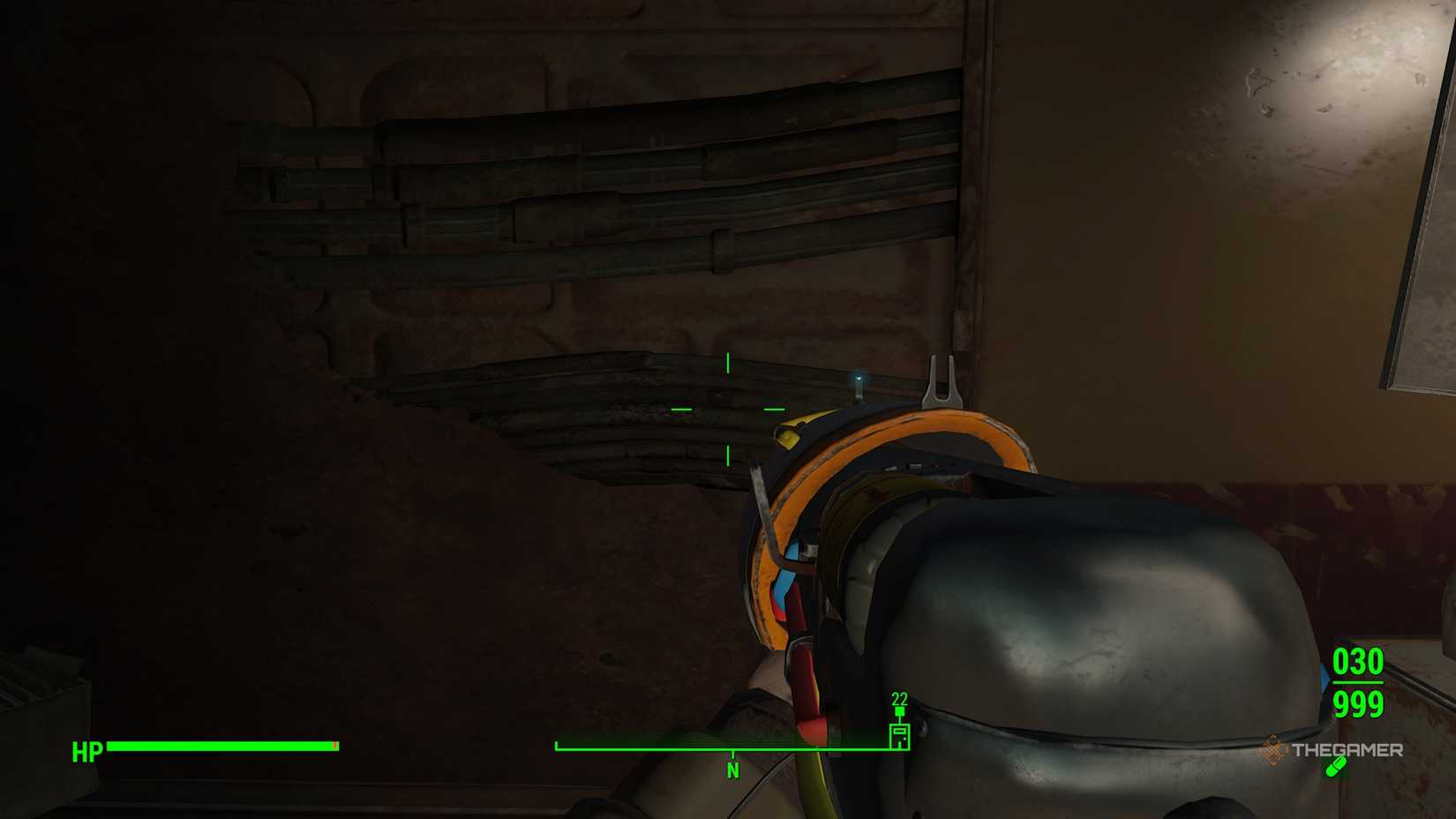Image resolution: width=1456 pixels, height=819 pixels.
Task: Click the grenade icon below the ammo counter
Action: [x=1336, y=768]
